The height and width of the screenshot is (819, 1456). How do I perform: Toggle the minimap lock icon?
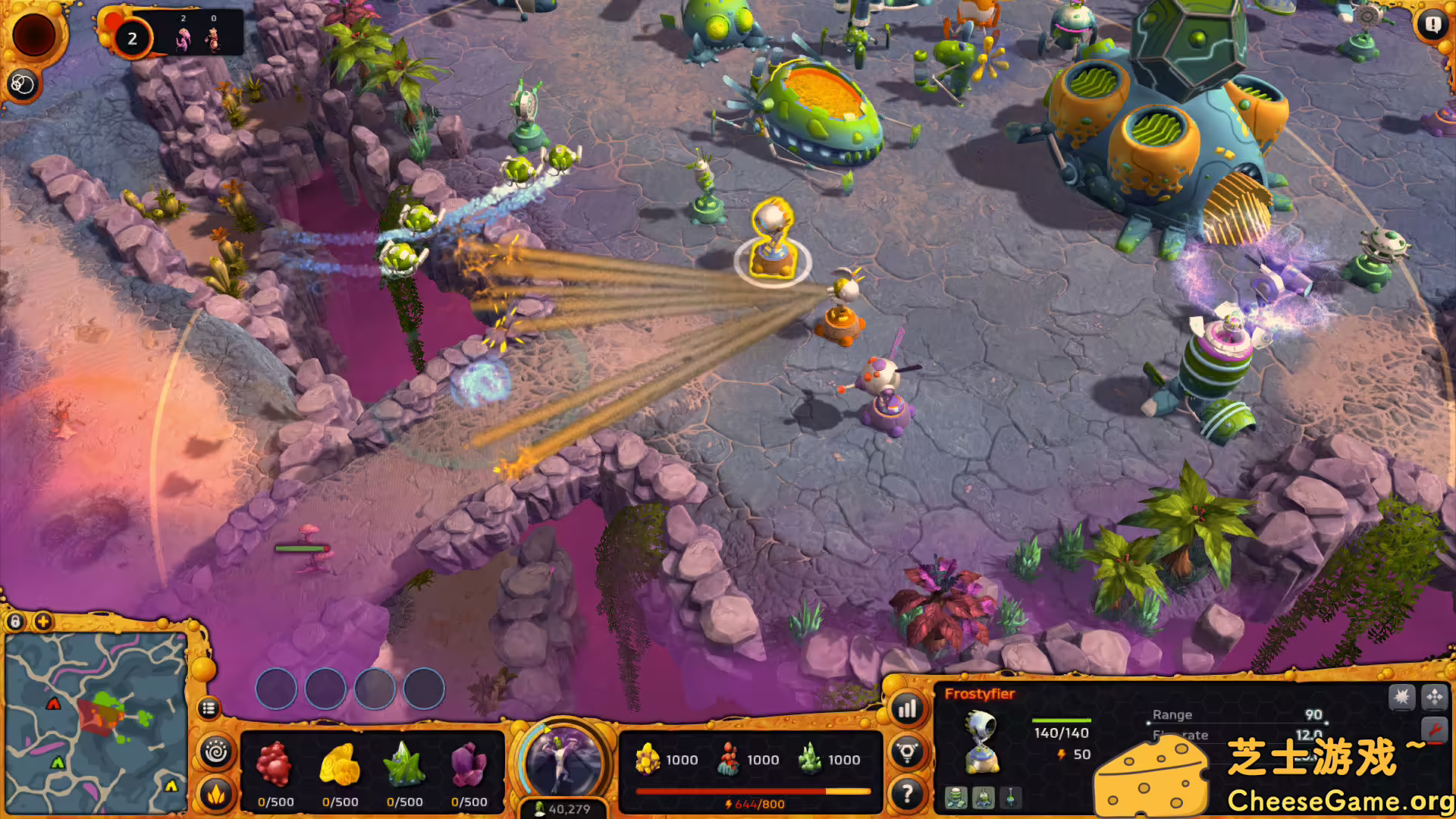pyautogui.click(x=15, y=622)
